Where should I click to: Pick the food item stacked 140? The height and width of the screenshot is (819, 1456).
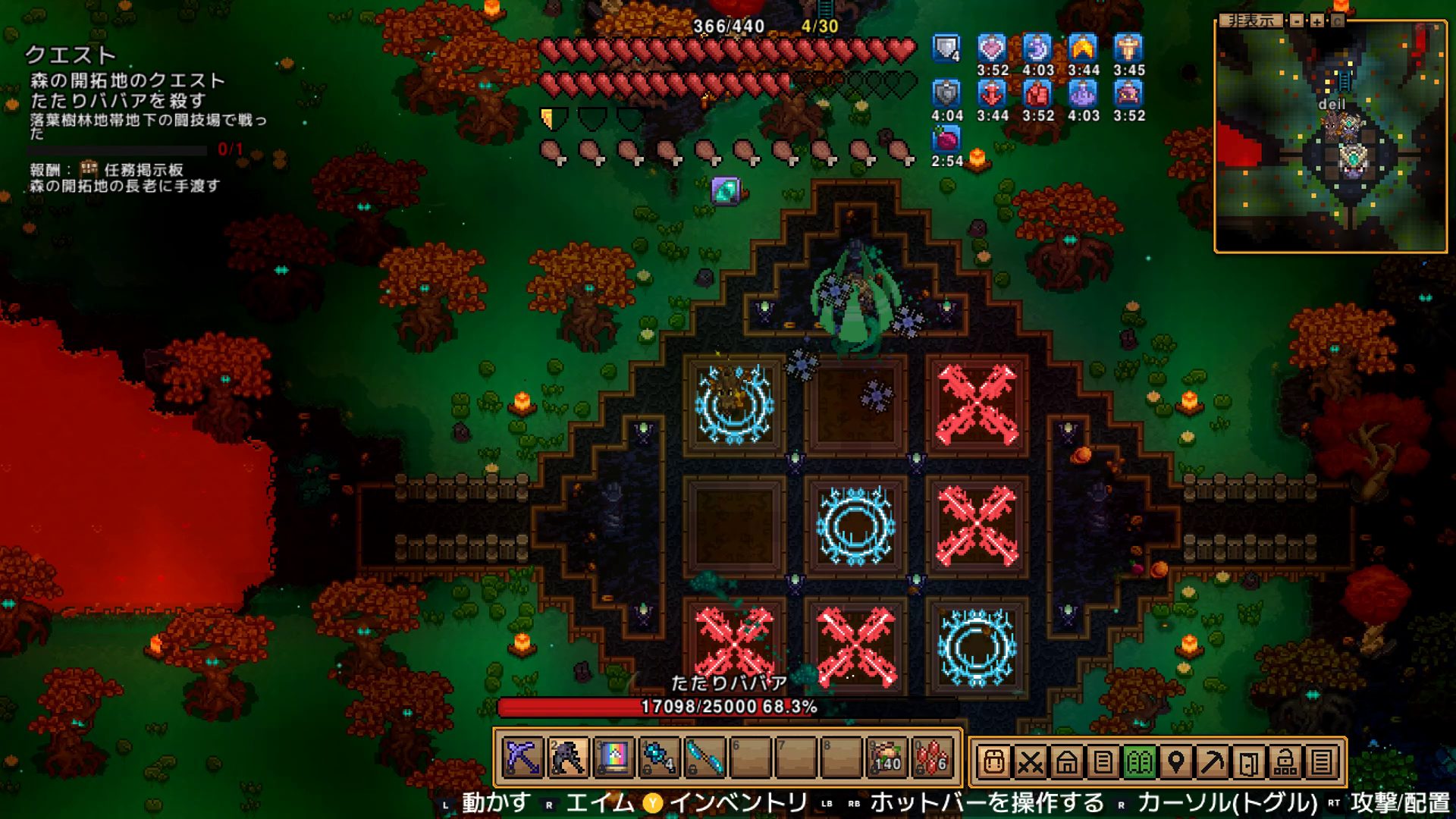pyautogui.click(x=887, y=758)
